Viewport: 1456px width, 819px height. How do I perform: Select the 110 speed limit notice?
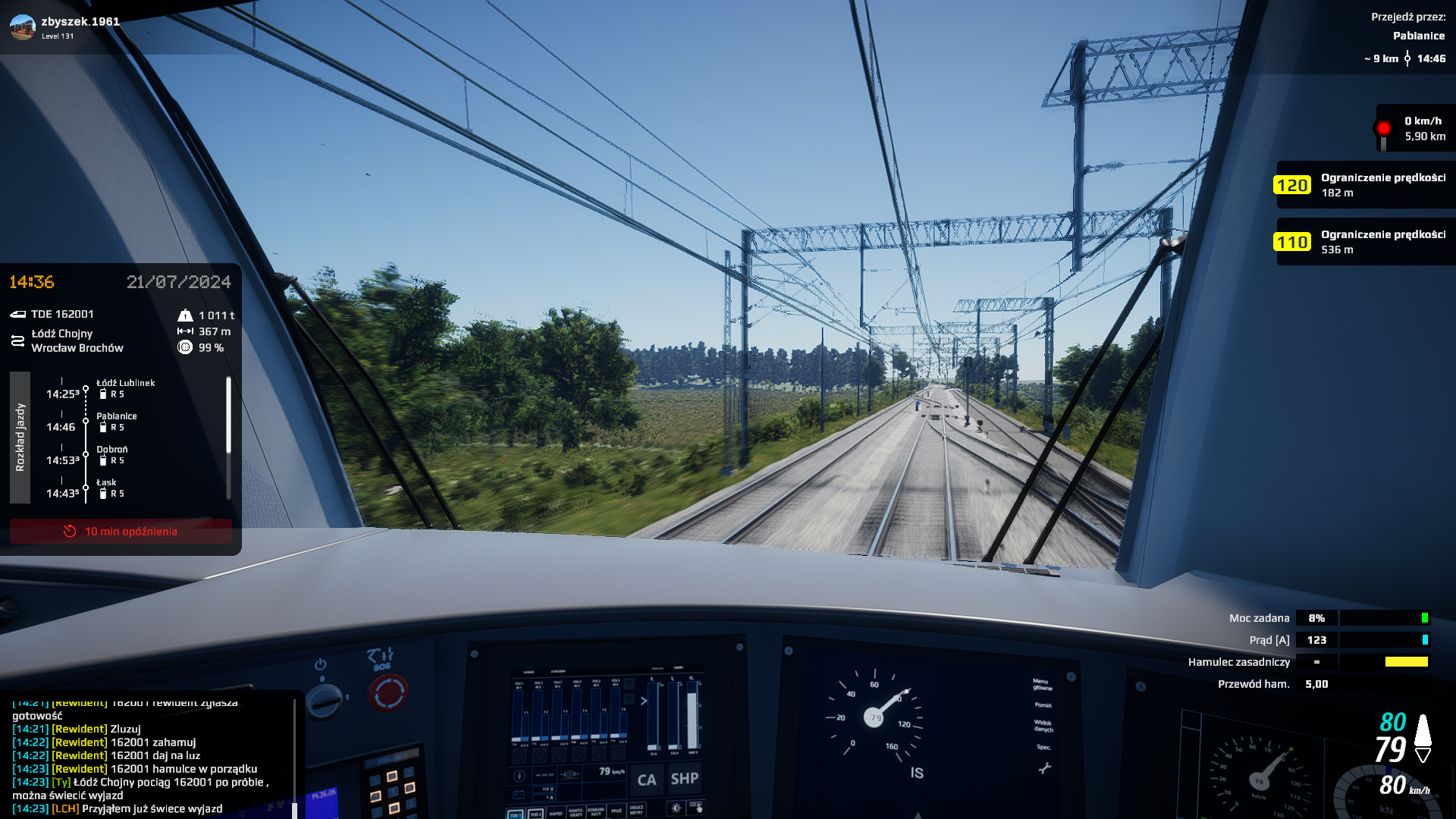(x=1365, y=242)
